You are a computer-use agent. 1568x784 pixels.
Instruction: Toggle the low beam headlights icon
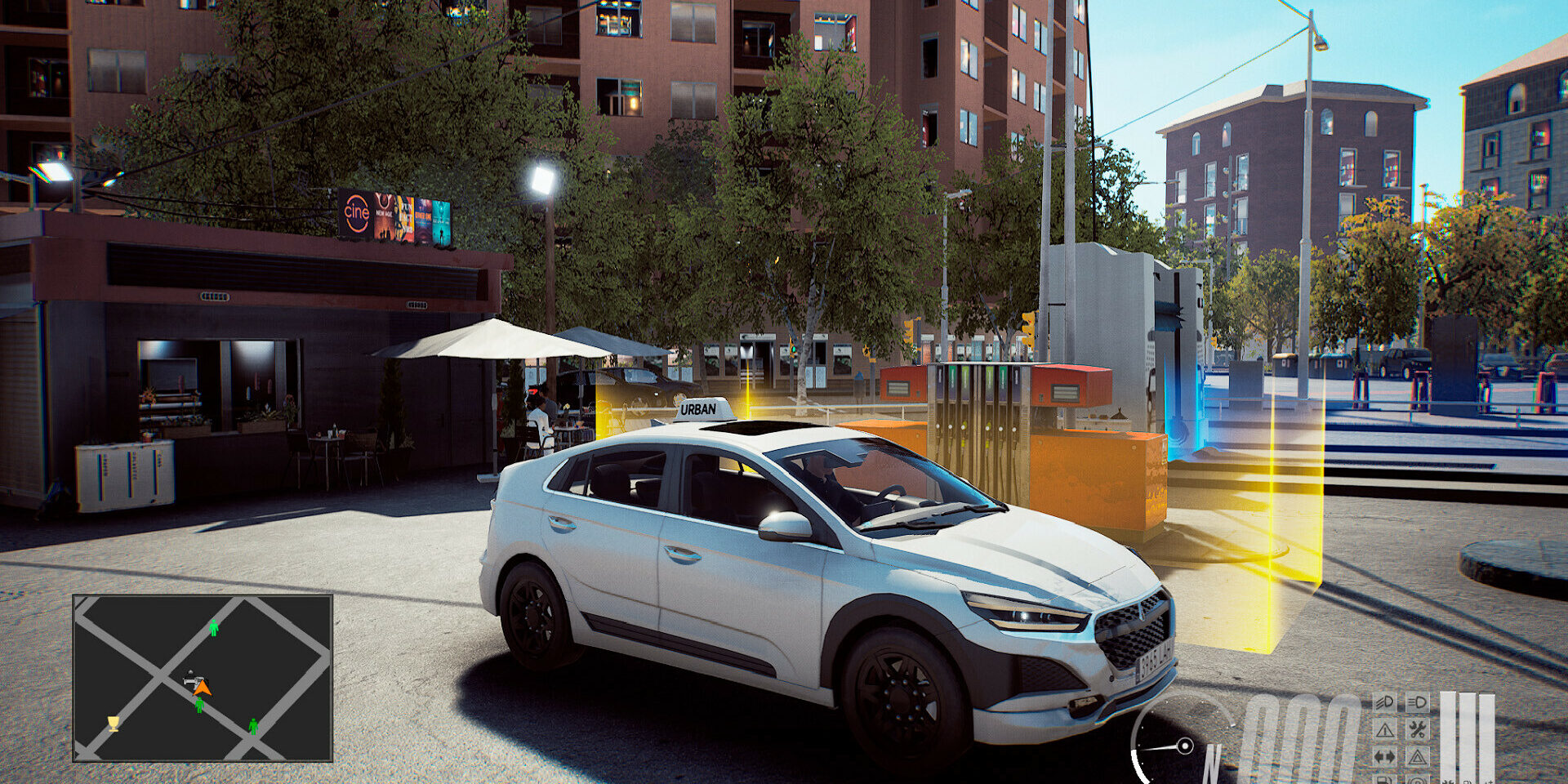pos(1417,702)
